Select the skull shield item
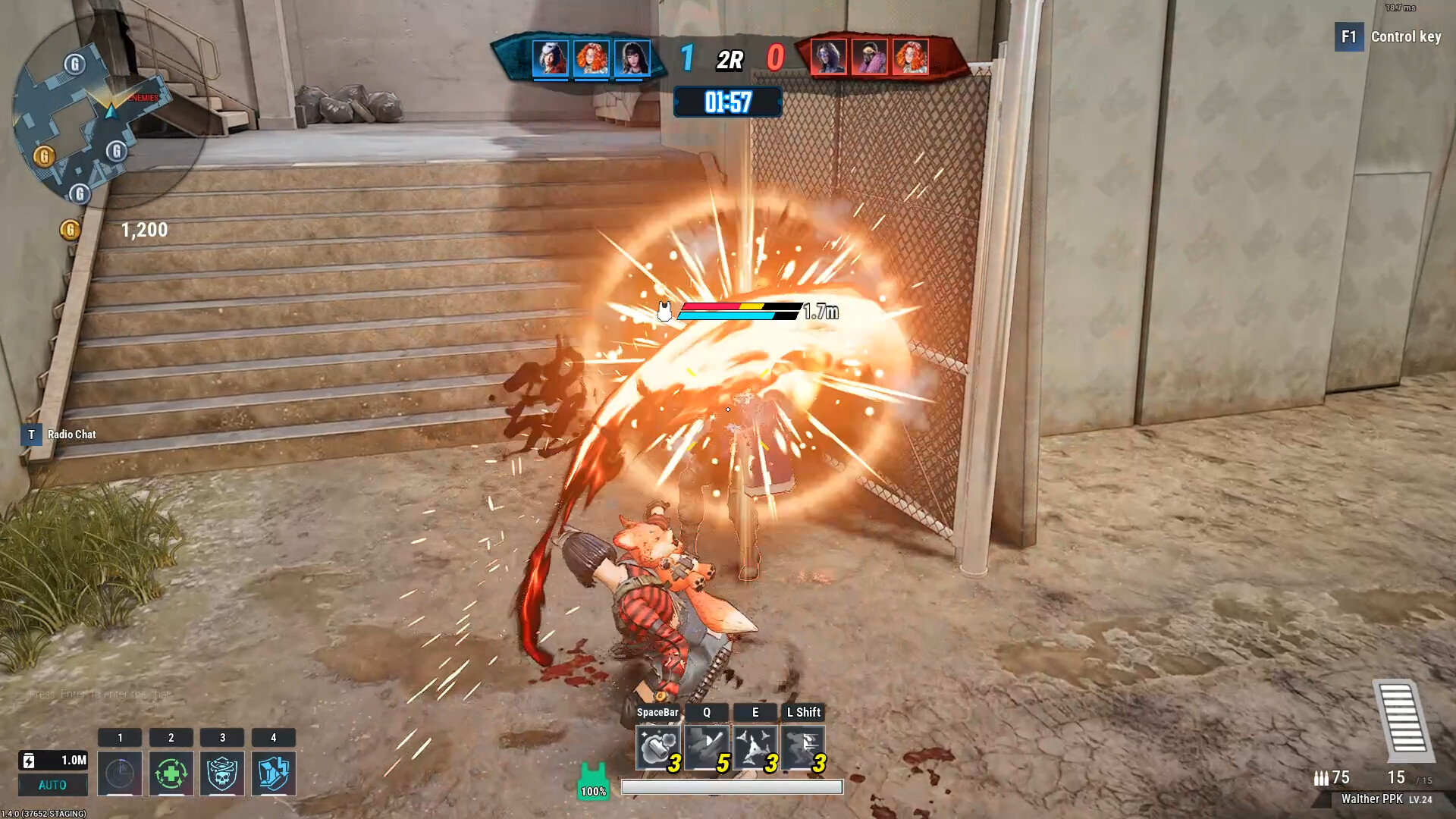 222,773
